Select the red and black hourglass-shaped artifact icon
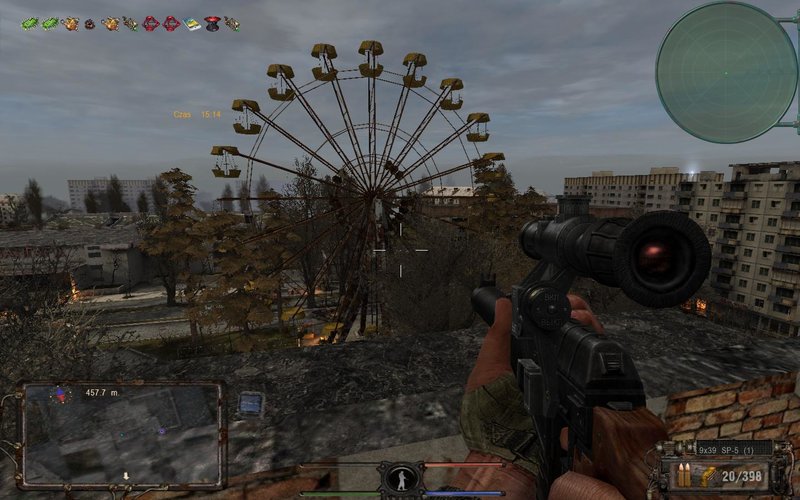This screenshot has height=500, width=800. (212, 23)
